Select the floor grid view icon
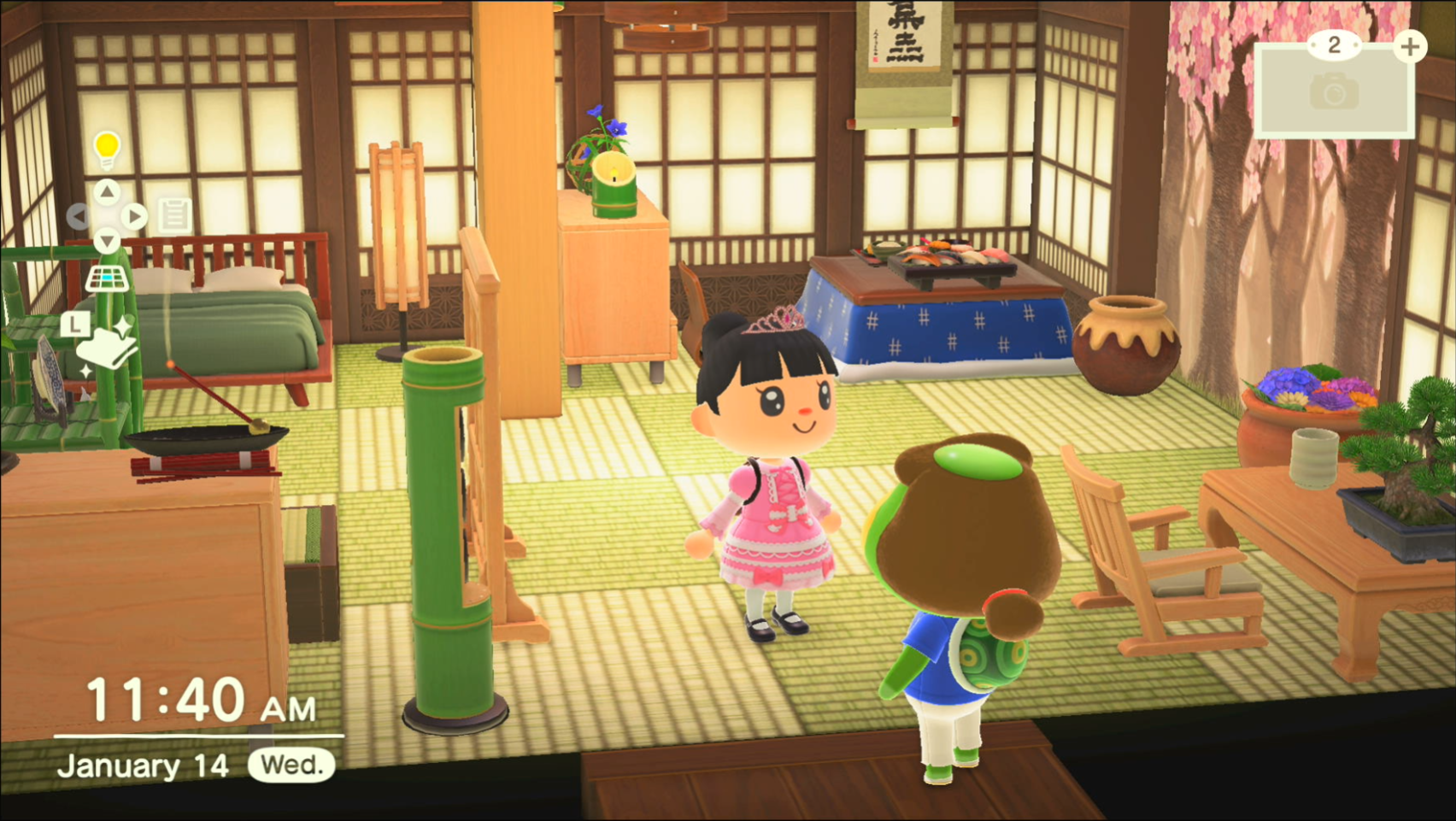The height and width of the screenshot is (821, 1456). coord(107,279)
